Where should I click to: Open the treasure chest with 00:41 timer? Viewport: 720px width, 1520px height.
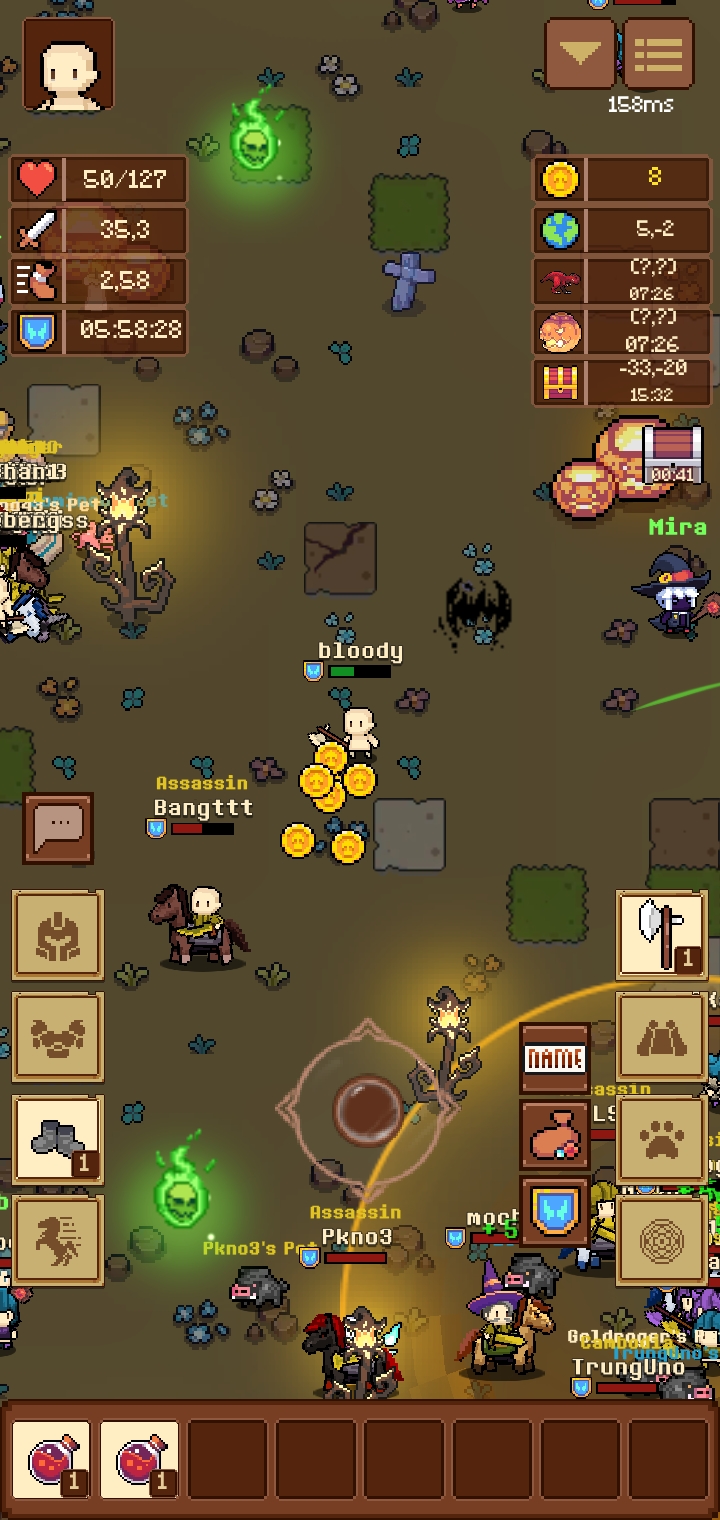click(x=672, y=455)
